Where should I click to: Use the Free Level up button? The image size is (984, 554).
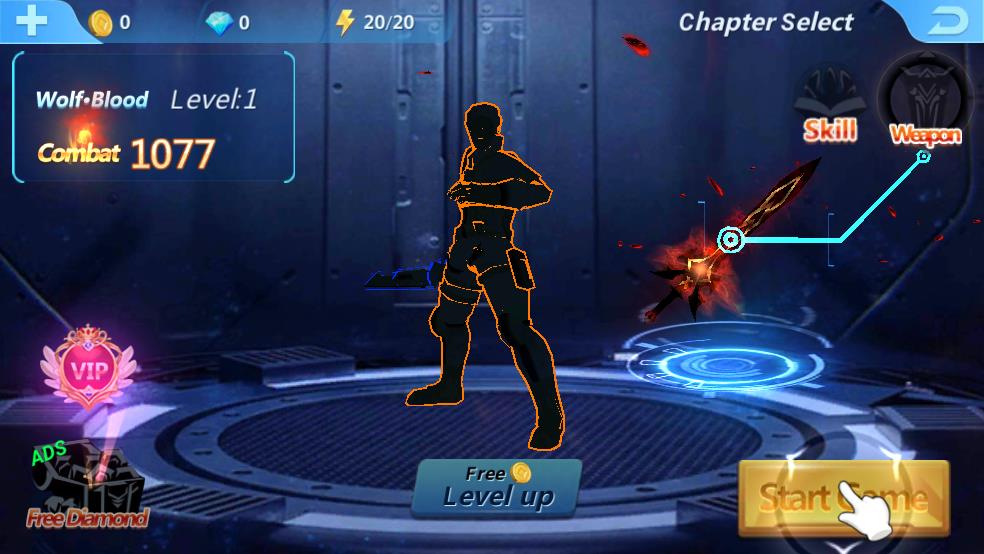(497, 487)
